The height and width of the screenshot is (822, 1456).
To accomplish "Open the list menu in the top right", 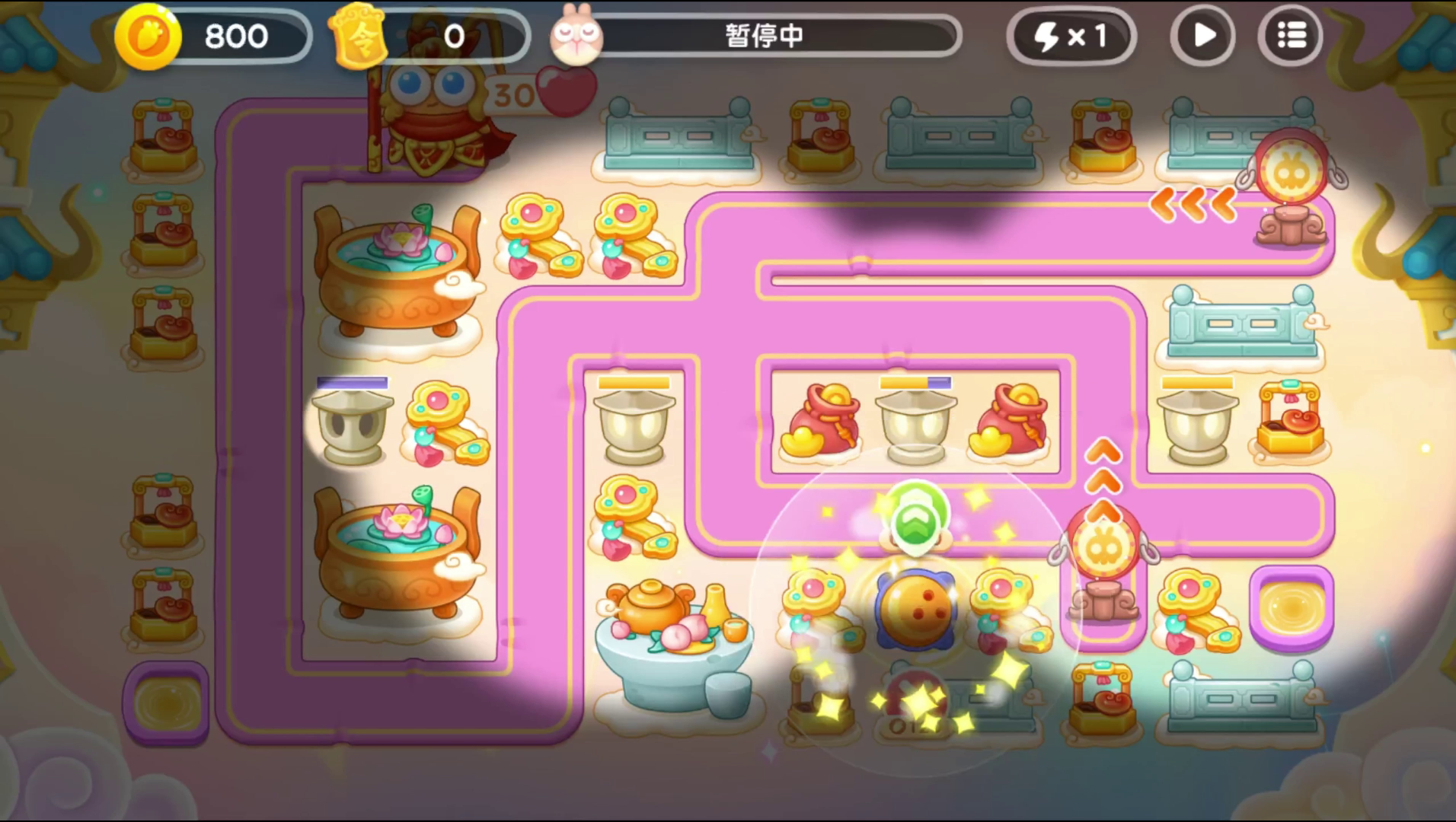I will (x=1290, y=35).
